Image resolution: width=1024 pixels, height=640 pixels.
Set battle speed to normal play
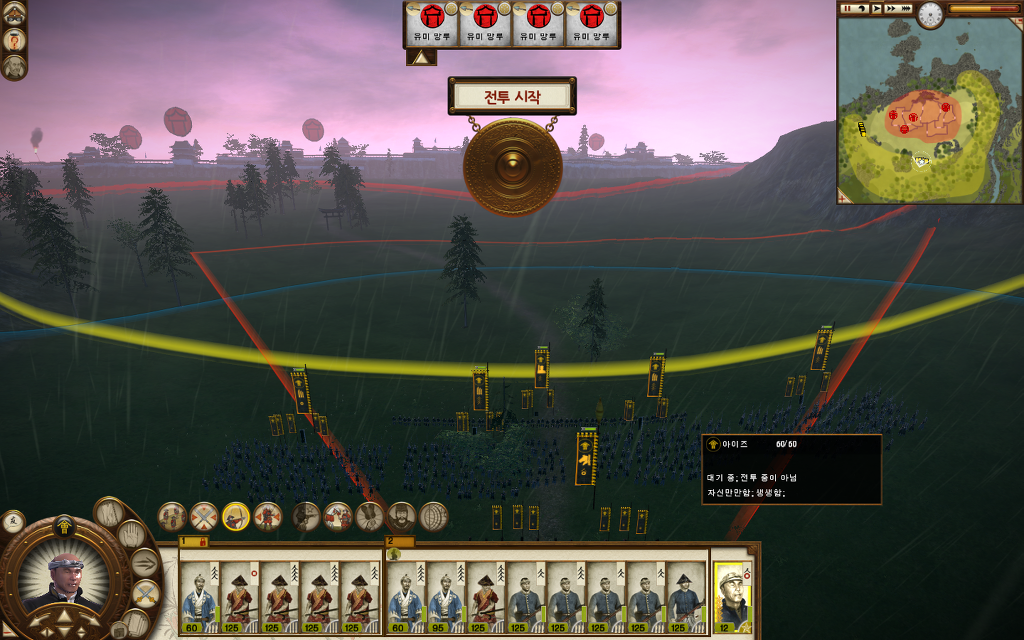pyautogui.click(x=876, y=9)
